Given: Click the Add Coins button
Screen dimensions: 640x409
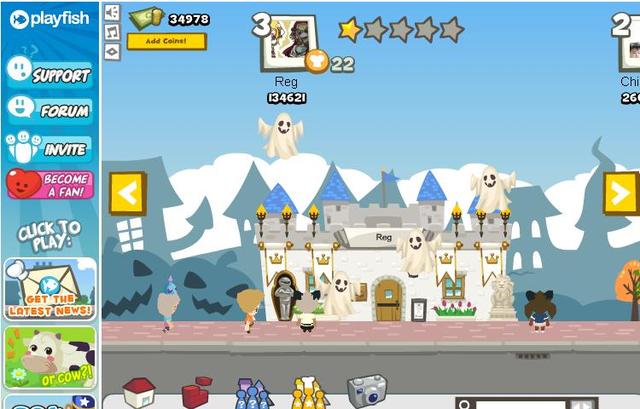Looking at the screenshot, I should [x=166, y=41].
